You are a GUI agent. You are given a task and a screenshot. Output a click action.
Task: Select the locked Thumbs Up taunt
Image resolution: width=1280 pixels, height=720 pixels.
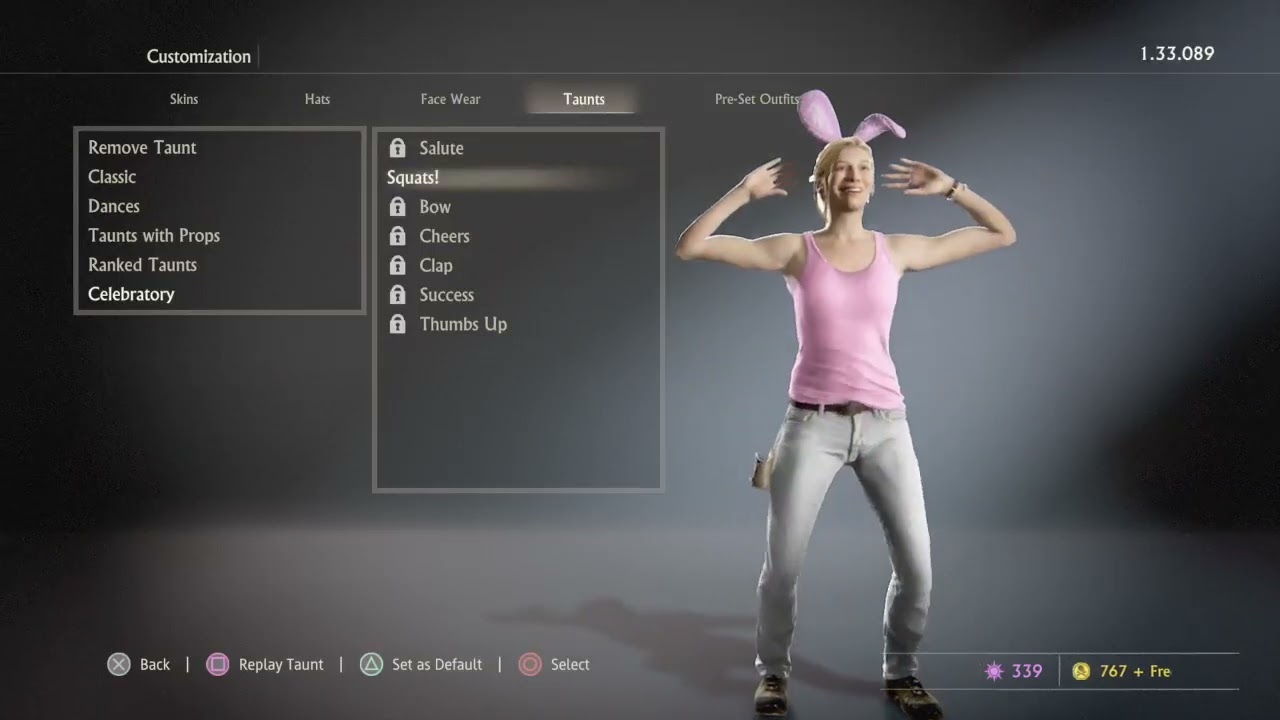point(463,324)
